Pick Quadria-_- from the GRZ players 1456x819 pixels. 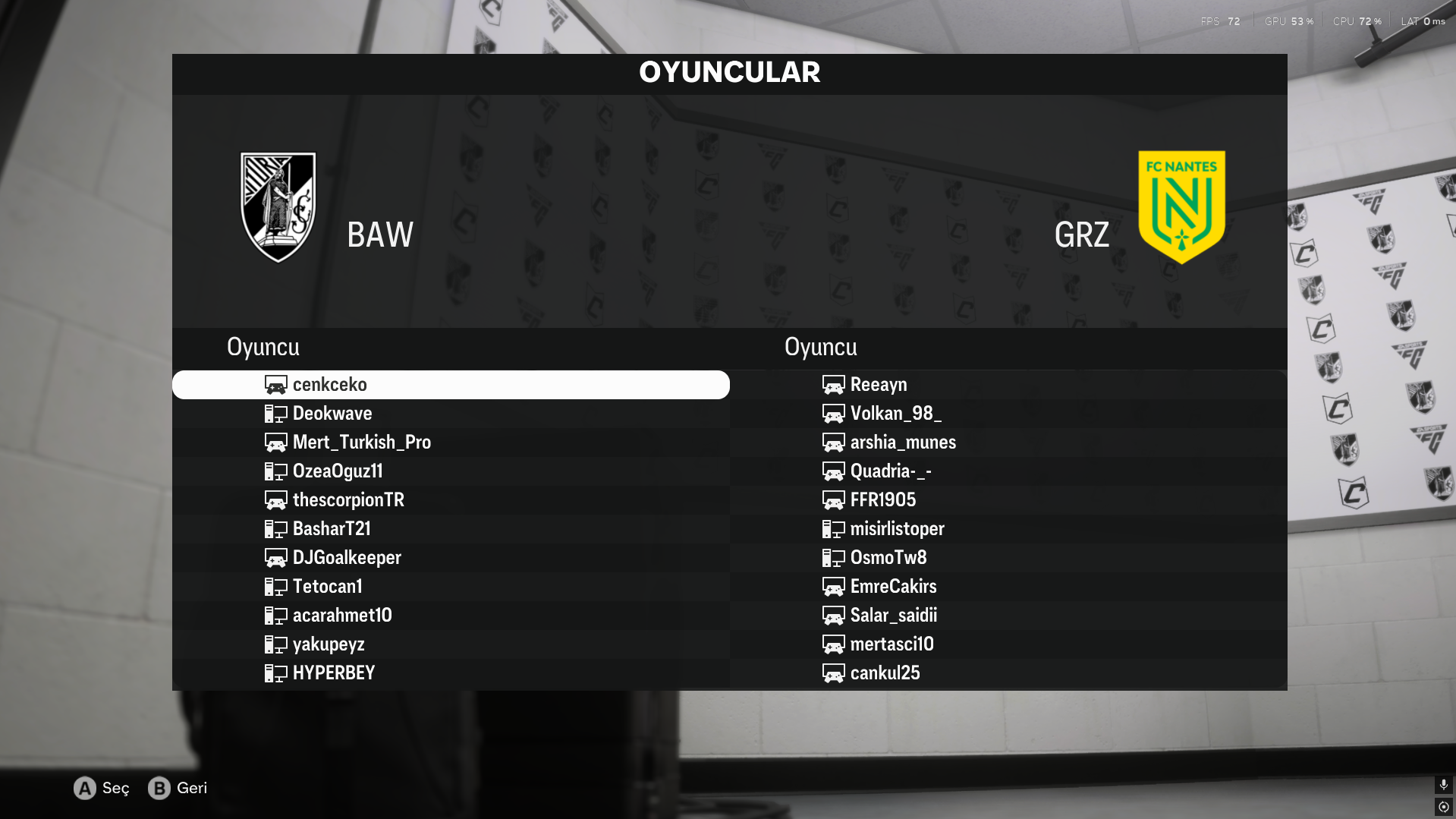pyautogui.click(x=891, y=471)
